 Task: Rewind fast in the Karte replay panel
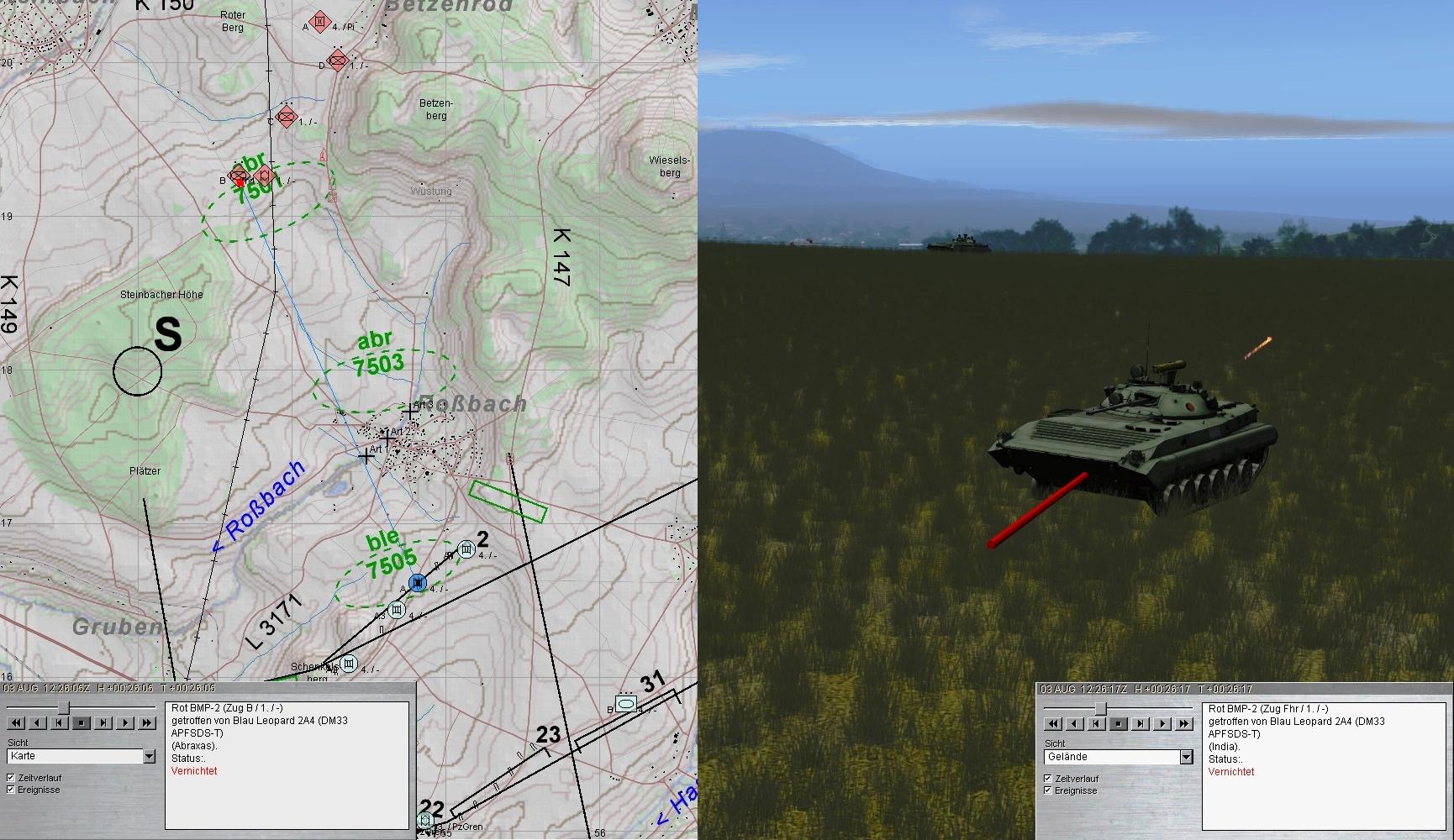tap(16, 722)
